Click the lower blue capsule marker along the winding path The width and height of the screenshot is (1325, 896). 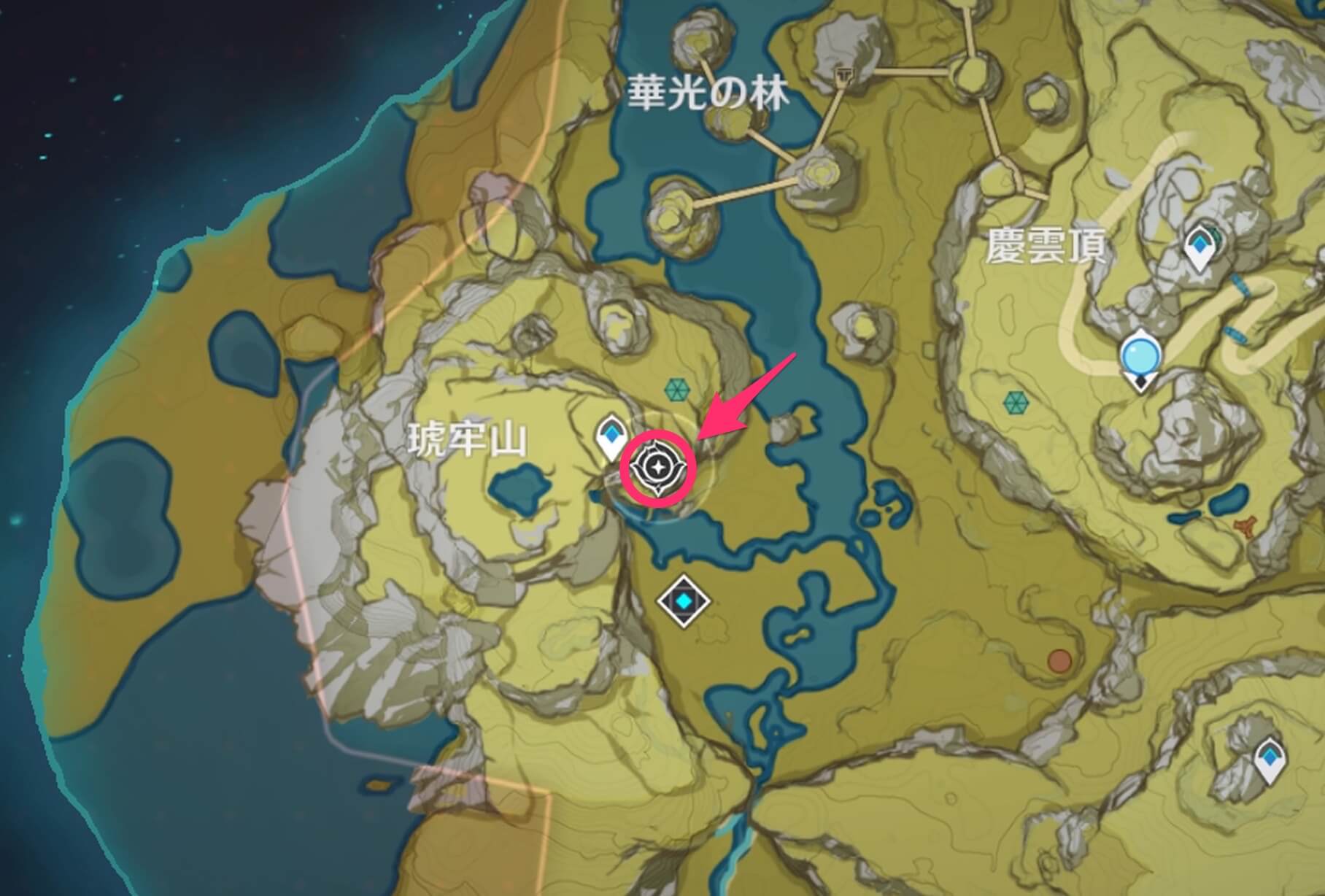(1234, 334)
